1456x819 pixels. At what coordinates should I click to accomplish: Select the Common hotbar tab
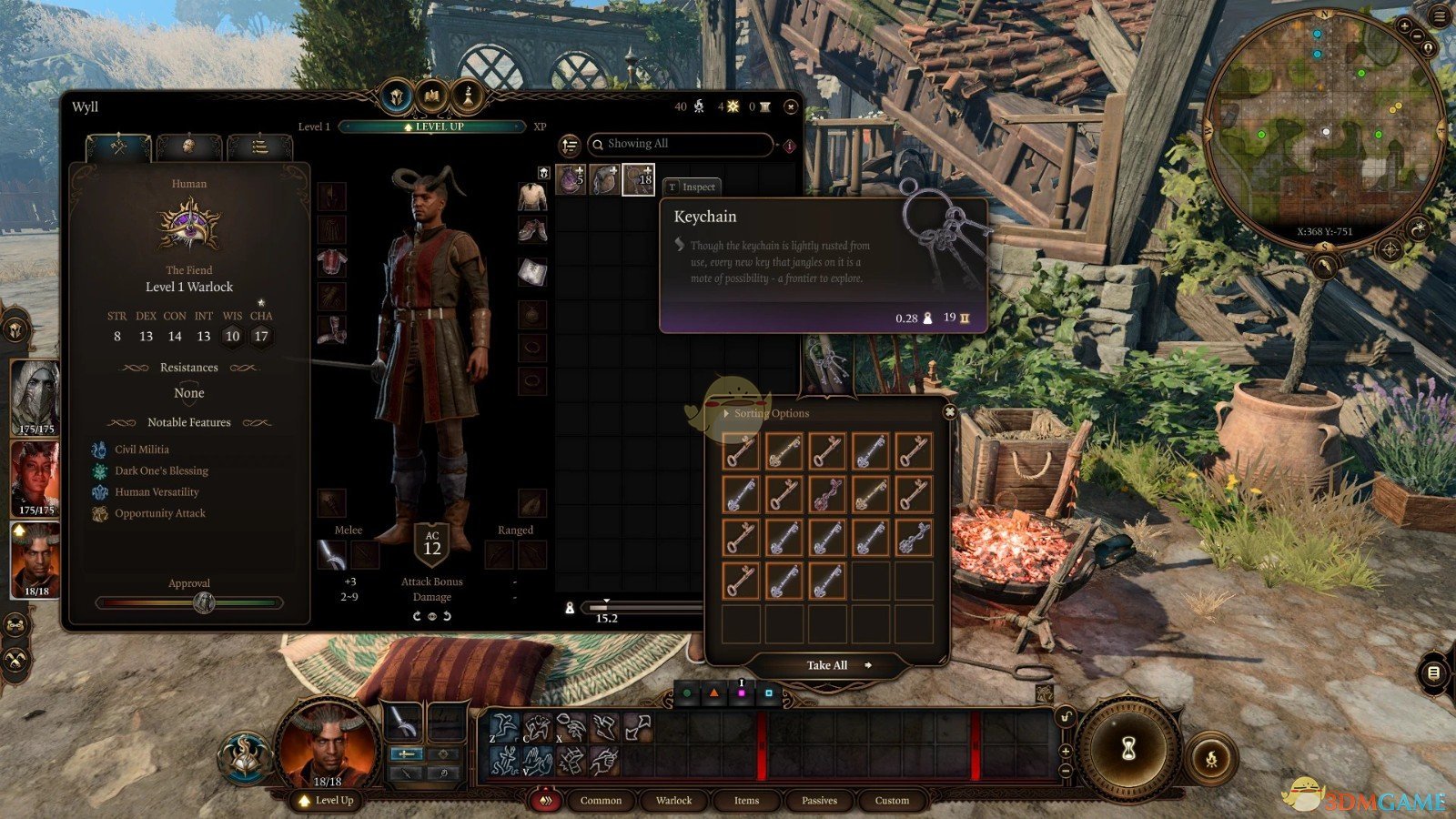click(x=601, y=801)
